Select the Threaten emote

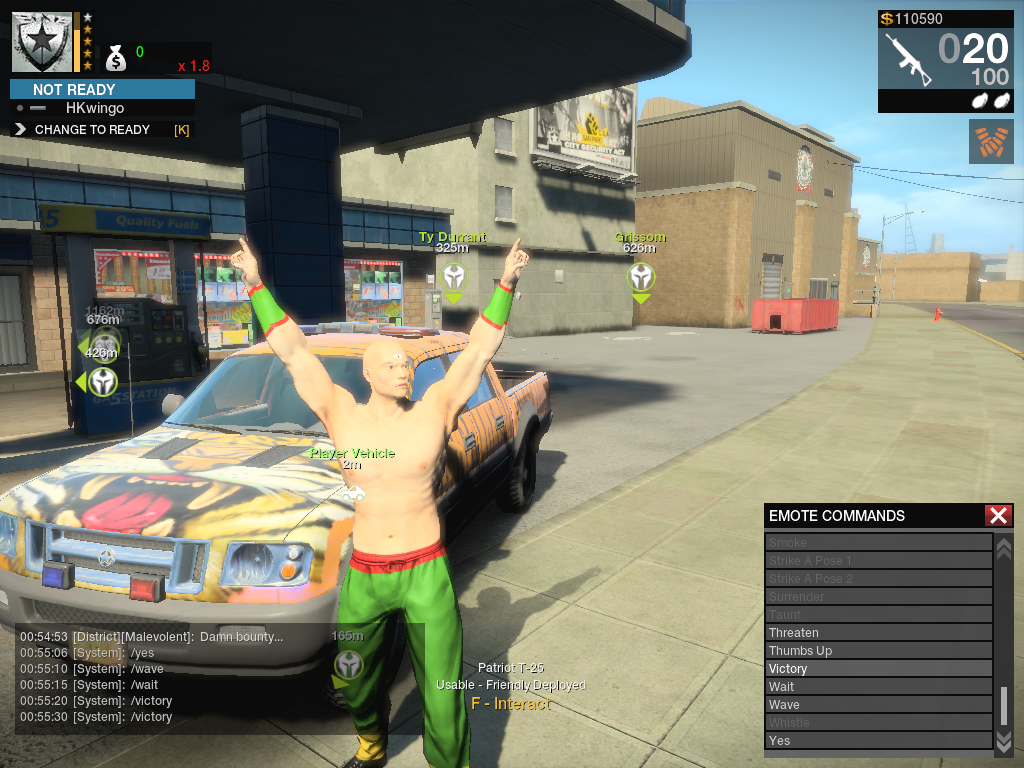pyautogui.click(x=878, y=633)
